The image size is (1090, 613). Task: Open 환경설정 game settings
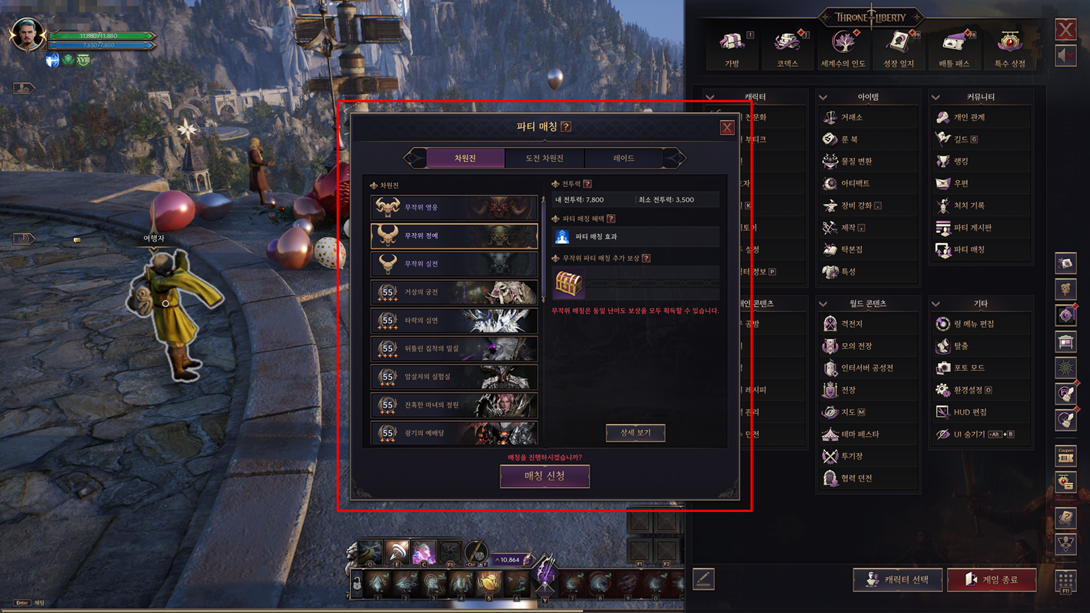click(x=970, y=390)
